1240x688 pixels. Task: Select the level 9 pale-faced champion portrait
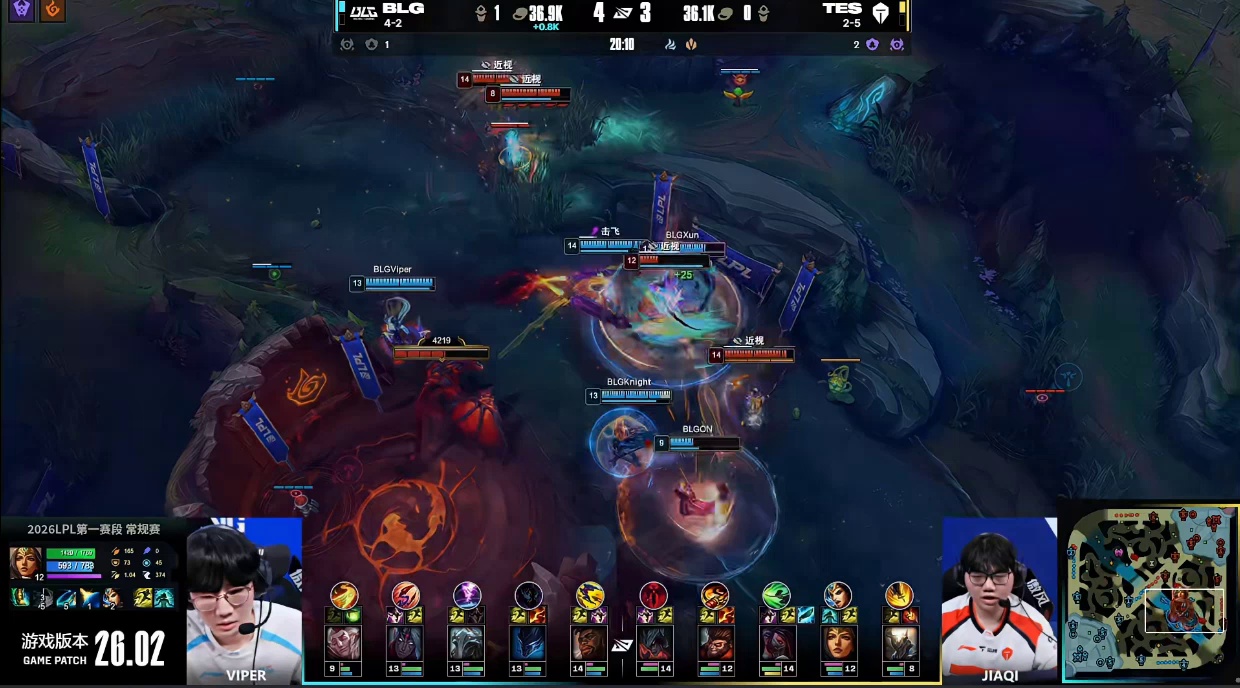[x=343, y=642]
